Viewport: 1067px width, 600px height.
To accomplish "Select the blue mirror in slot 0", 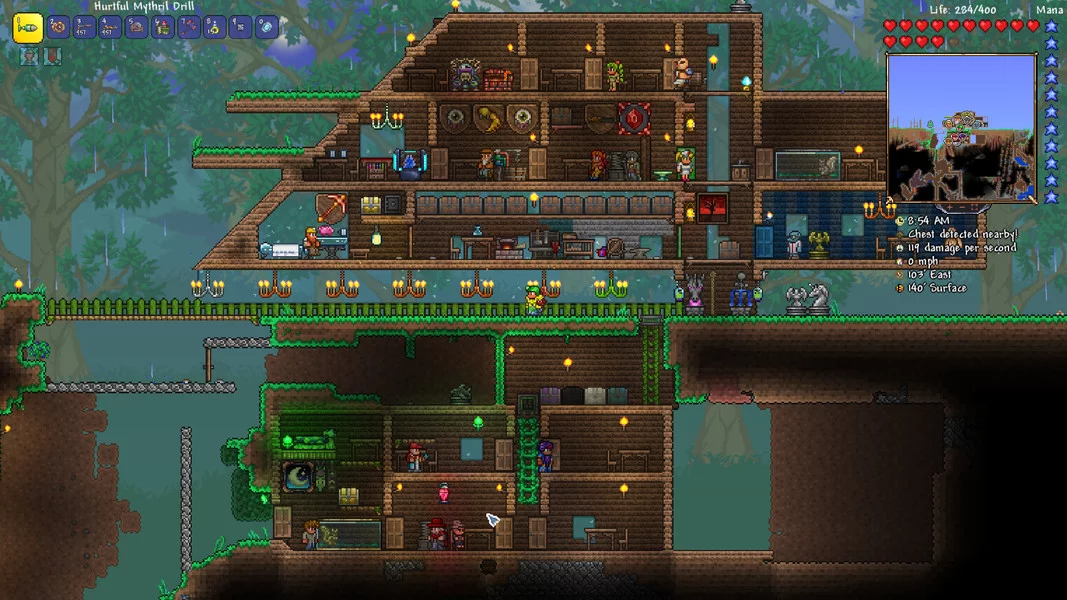I will tap(266, 27).
